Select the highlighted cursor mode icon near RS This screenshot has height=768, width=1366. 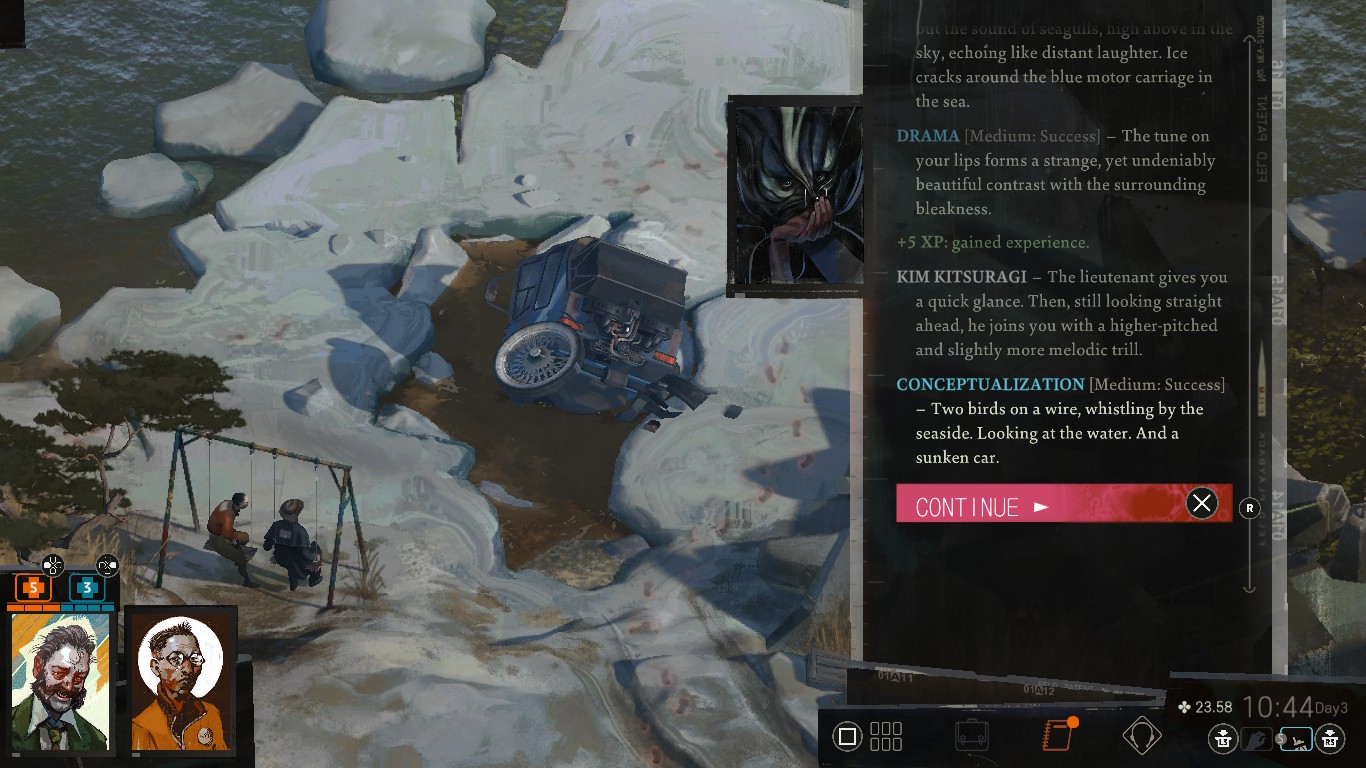tap(1294, 737)
